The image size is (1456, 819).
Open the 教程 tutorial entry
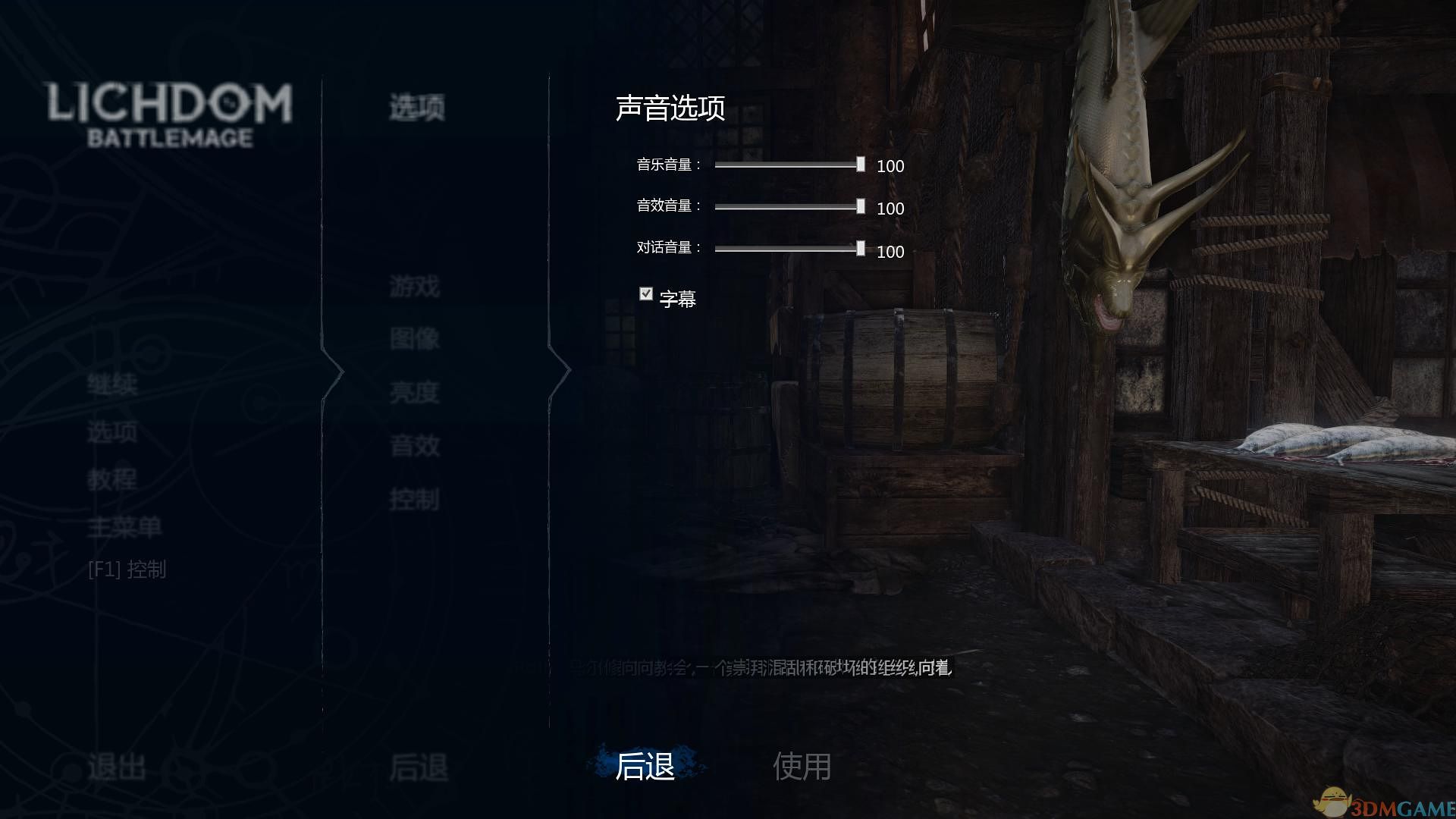click(x=112, y=479)
